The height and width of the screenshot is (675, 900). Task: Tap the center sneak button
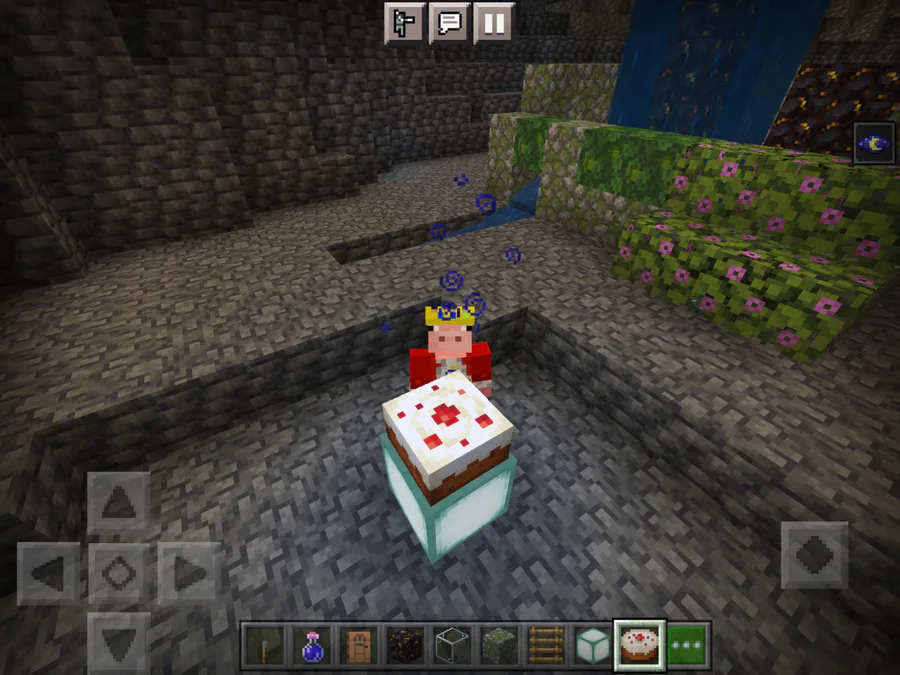118,573
